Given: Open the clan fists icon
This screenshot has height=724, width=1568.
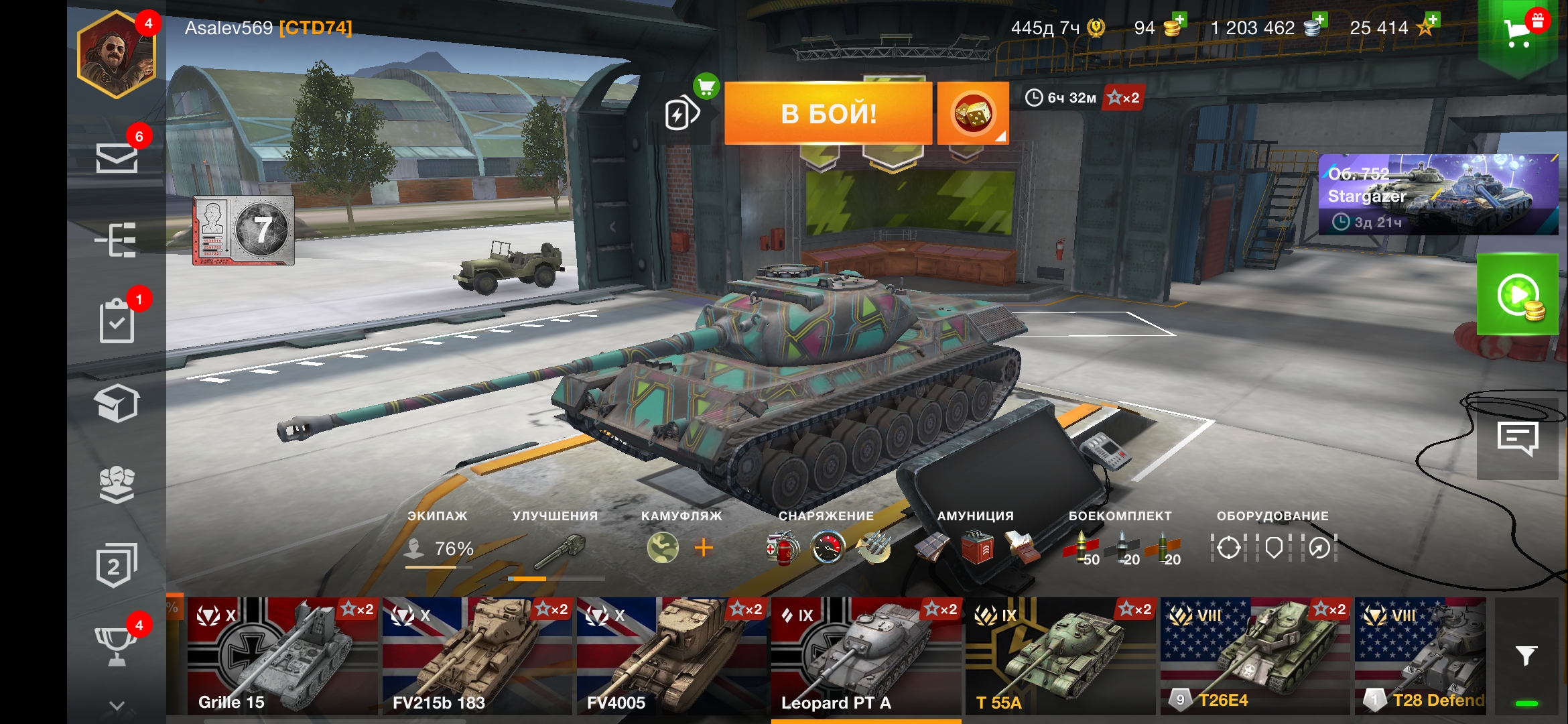Looking at the screenshot, I should [x=117, y=484].
